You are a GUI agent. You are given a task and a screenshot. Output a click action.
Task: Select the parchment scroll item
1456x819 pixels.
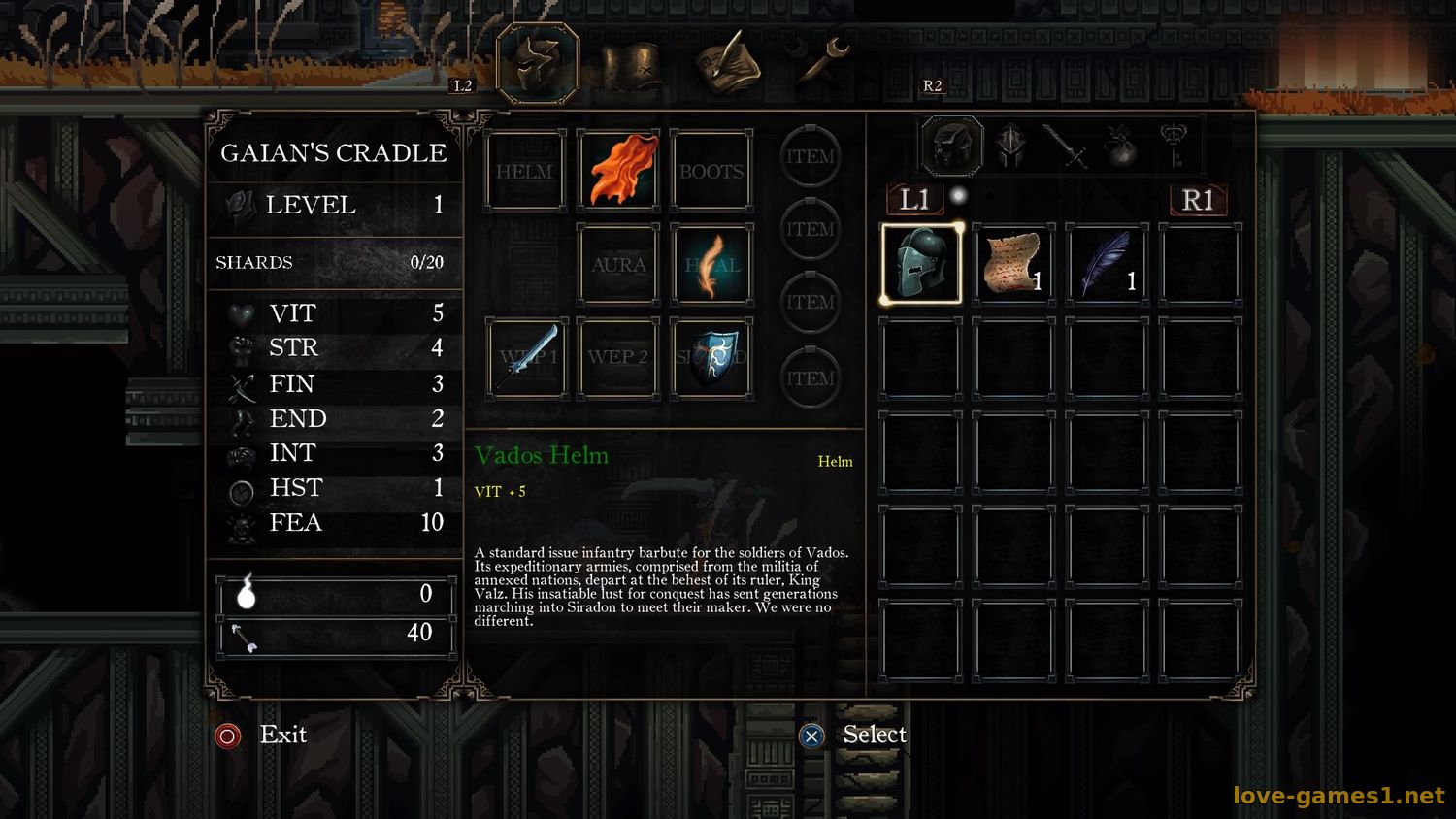click(x=1014, y=264)
